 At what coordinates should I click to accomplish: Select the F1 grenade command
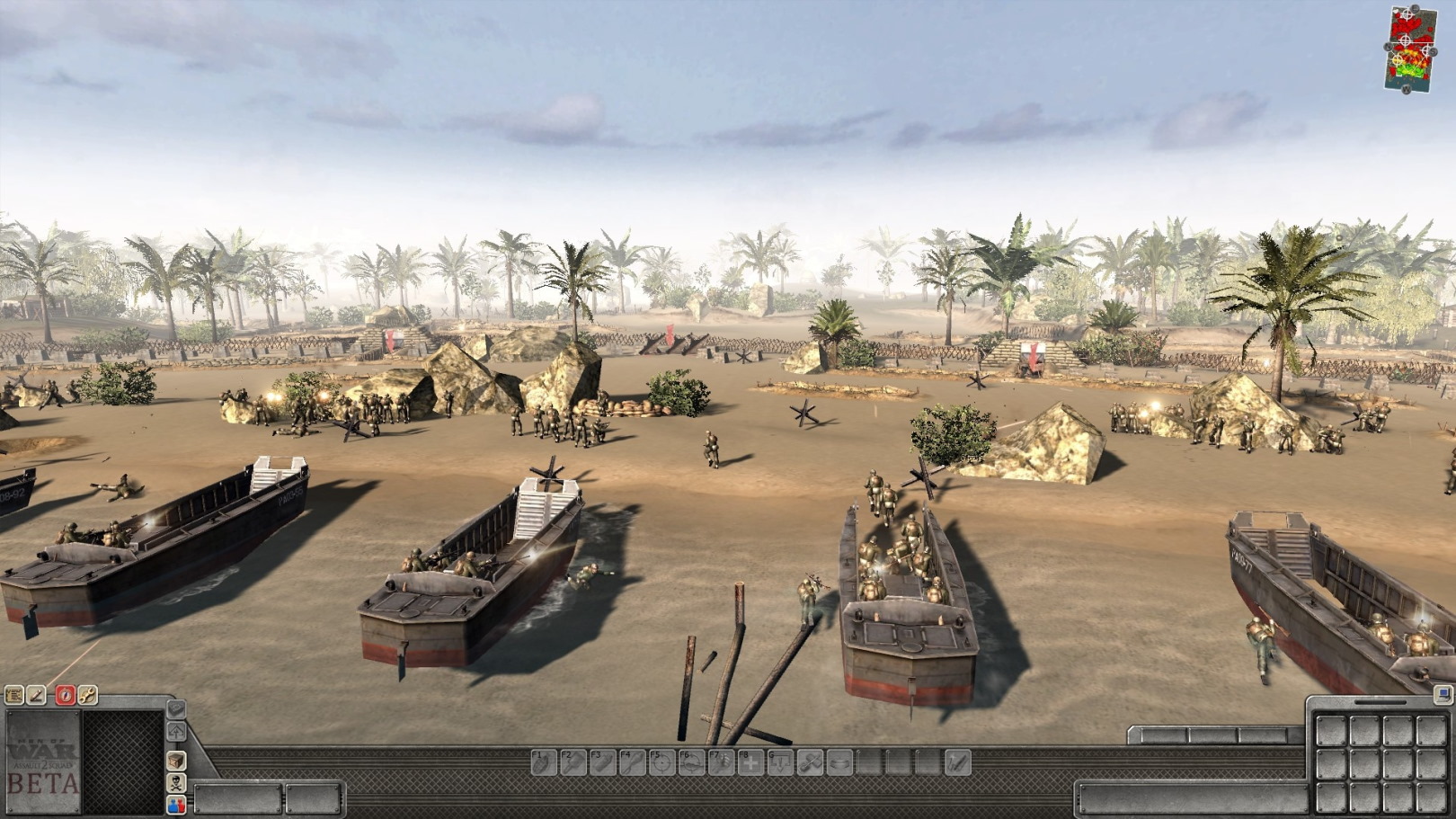(544, 762)
